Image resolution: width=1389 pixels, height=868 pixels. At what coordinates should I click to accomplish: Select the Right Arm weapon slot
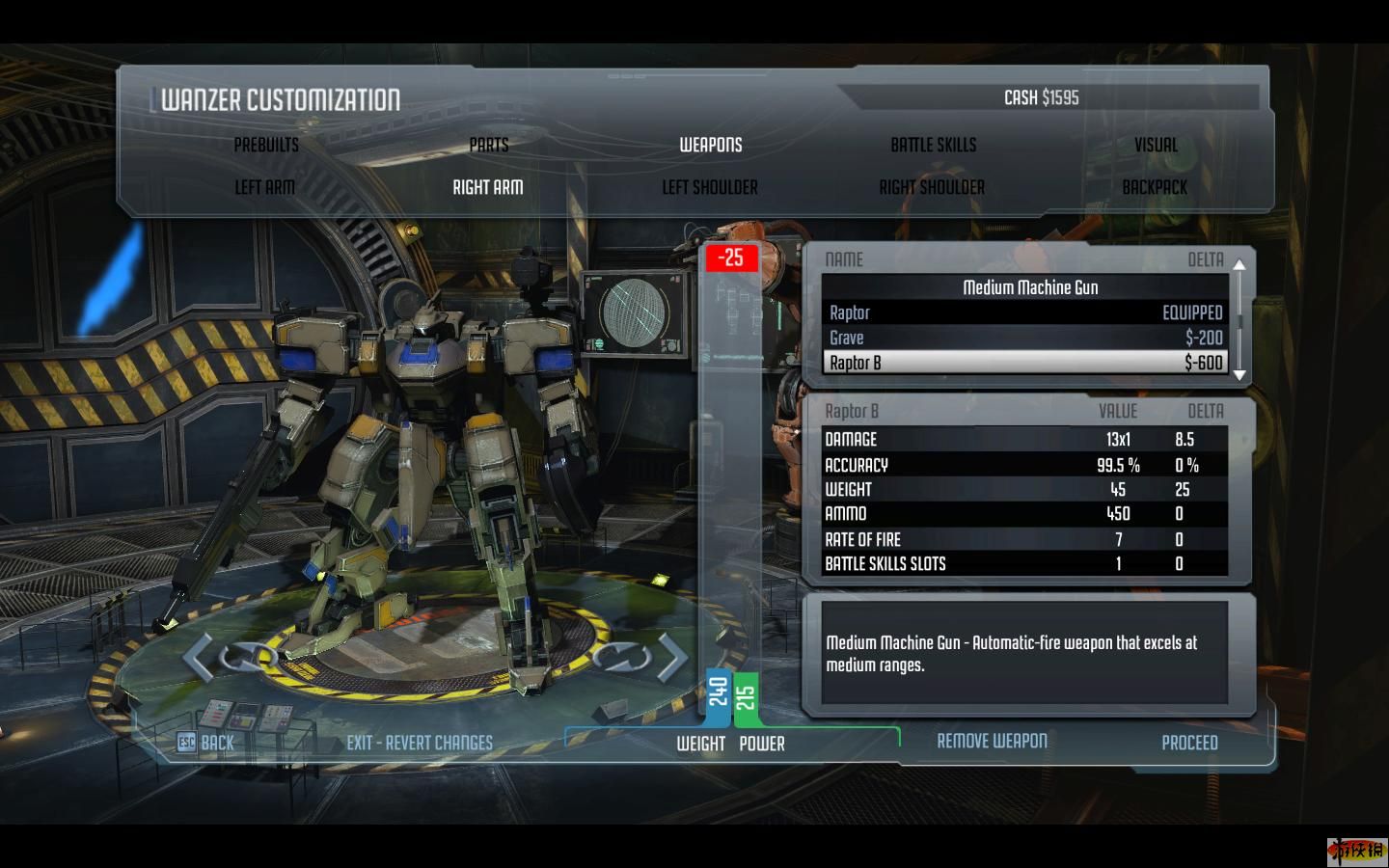coord(488,187)
